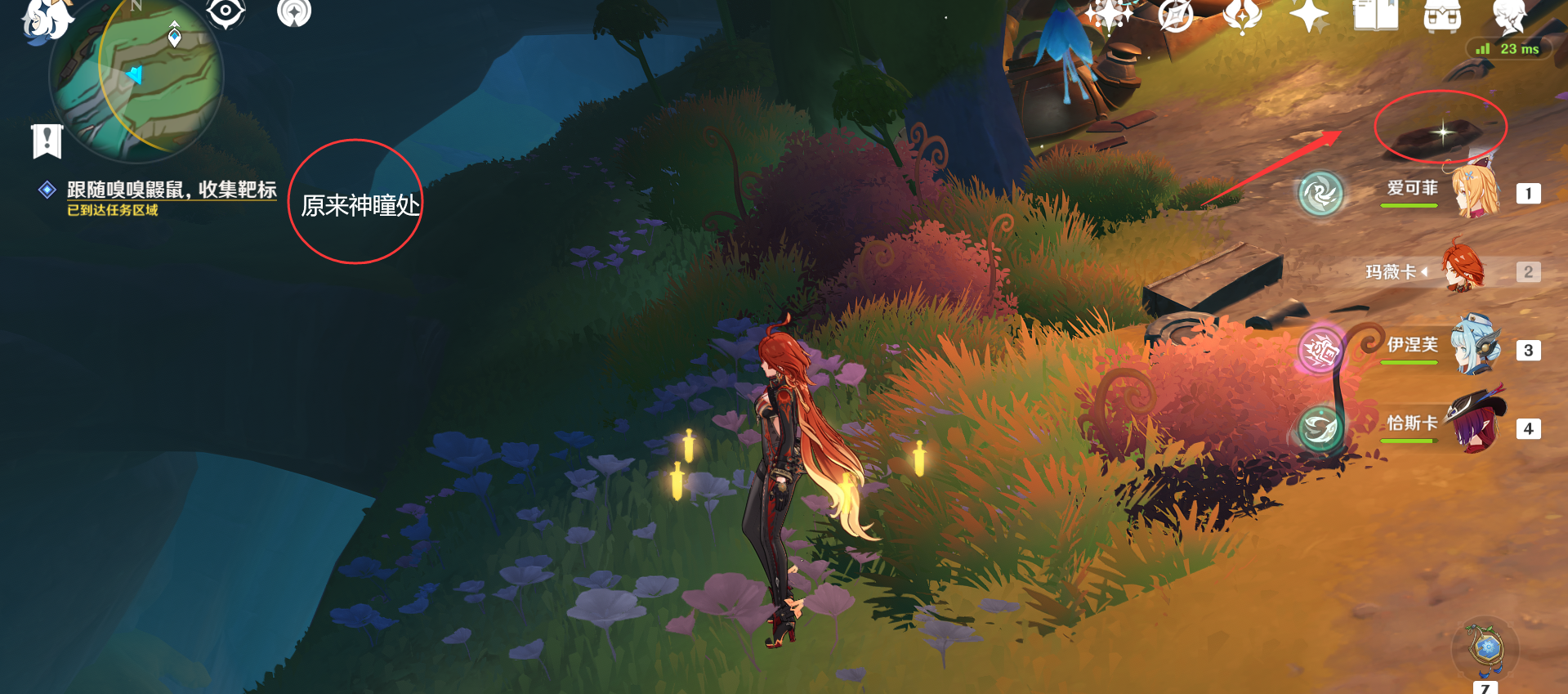Screen dimensions: 1568x694
Task: Toggle the elemental sight eye icon
Action: coord(226,12)
